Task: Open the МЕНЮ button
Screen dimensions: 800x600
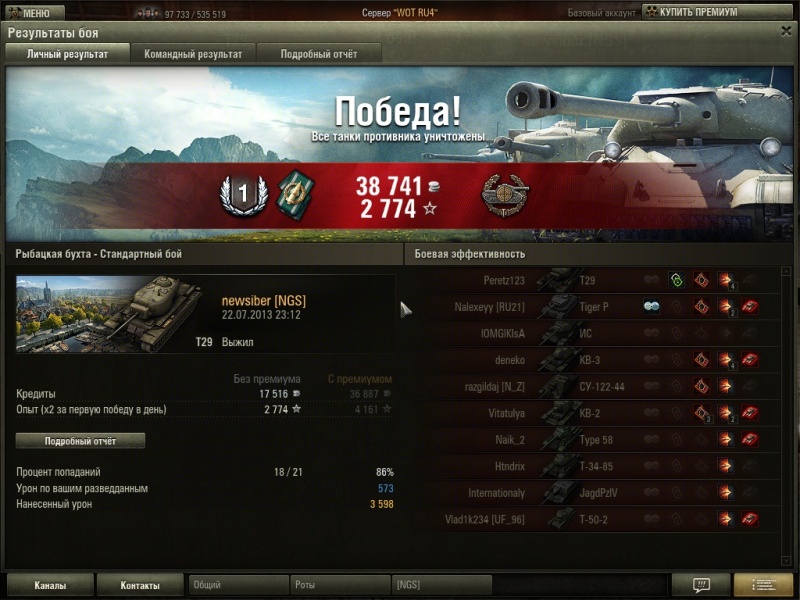Action: tap(35, 13)
